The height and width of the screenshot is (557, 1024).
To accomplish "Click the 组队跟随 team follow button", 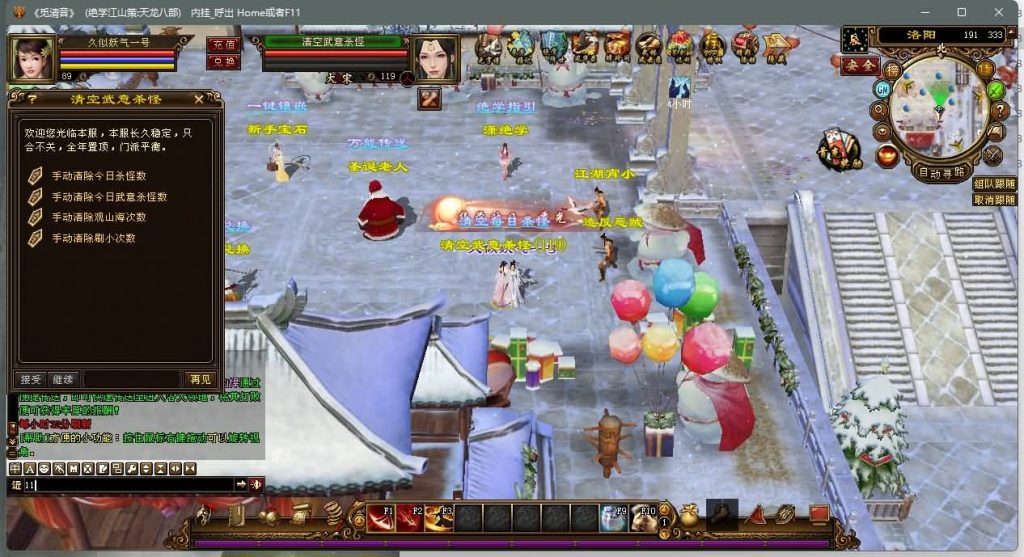I will (x=994, y=184).
